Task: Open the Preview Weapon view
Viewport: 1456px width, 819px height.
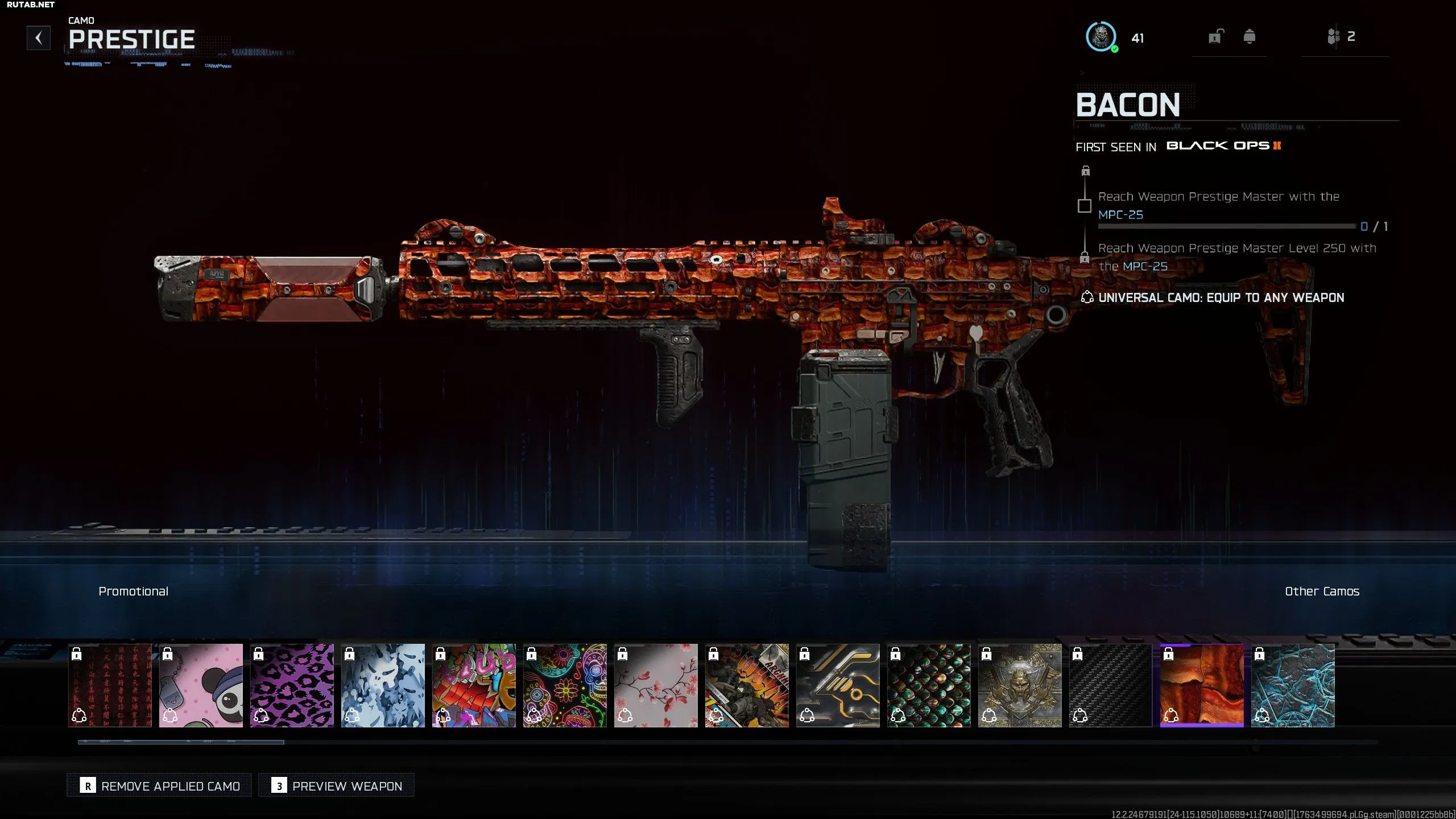Action: pos(337,785)
